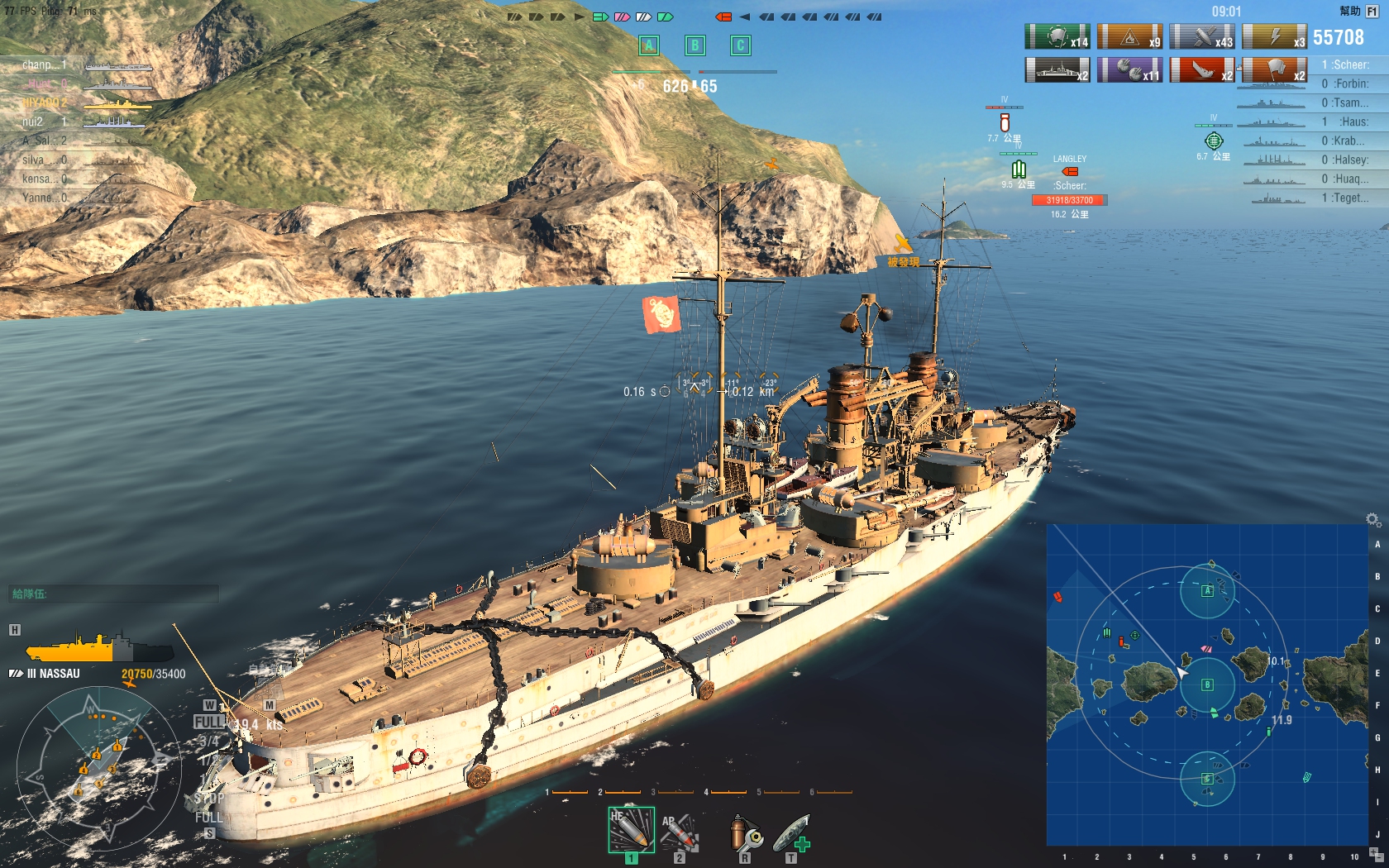Open the help F1 button

click(x=1372, y=12)
